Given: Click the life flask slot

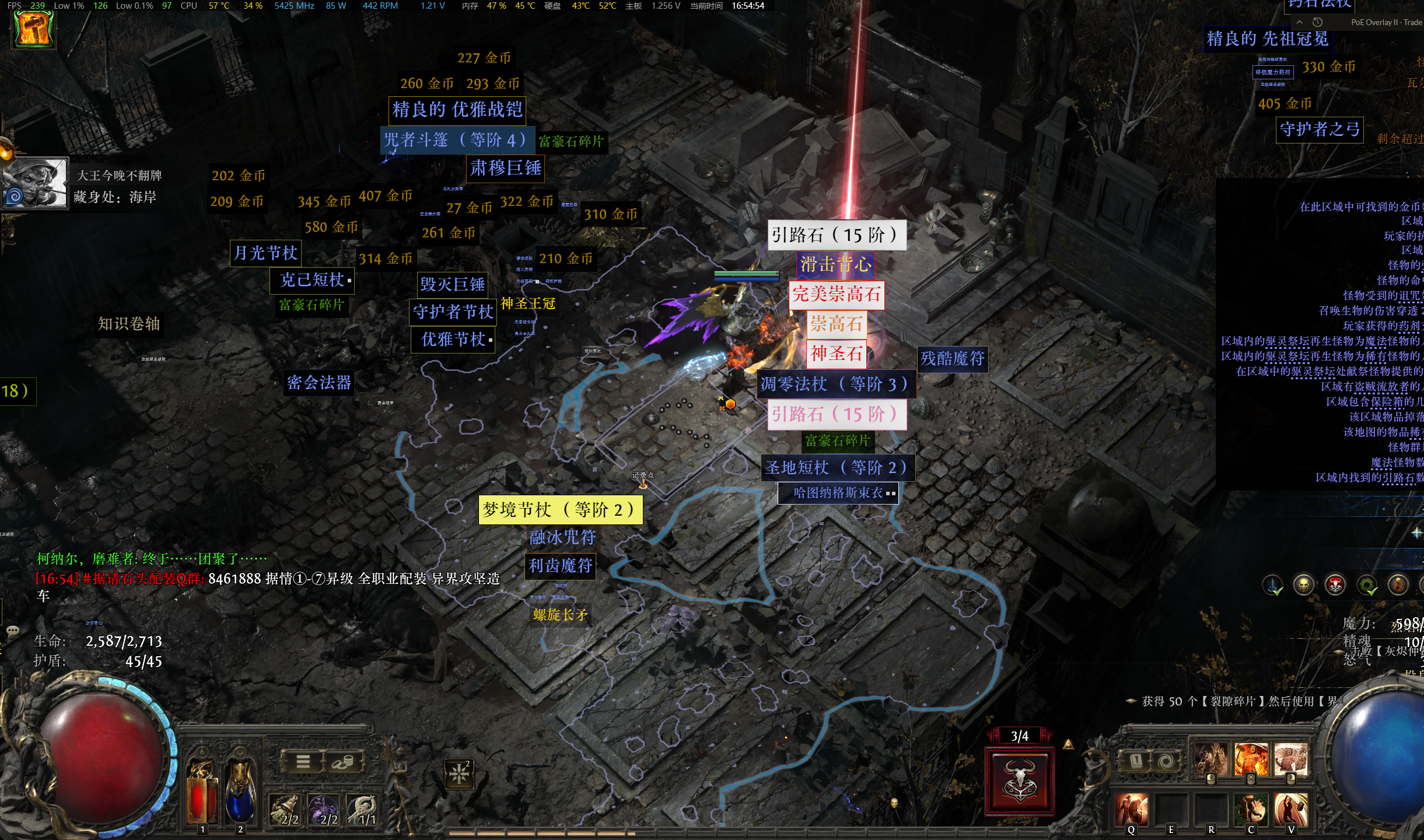Looking at the screenshot, I should tap(202, 787).
